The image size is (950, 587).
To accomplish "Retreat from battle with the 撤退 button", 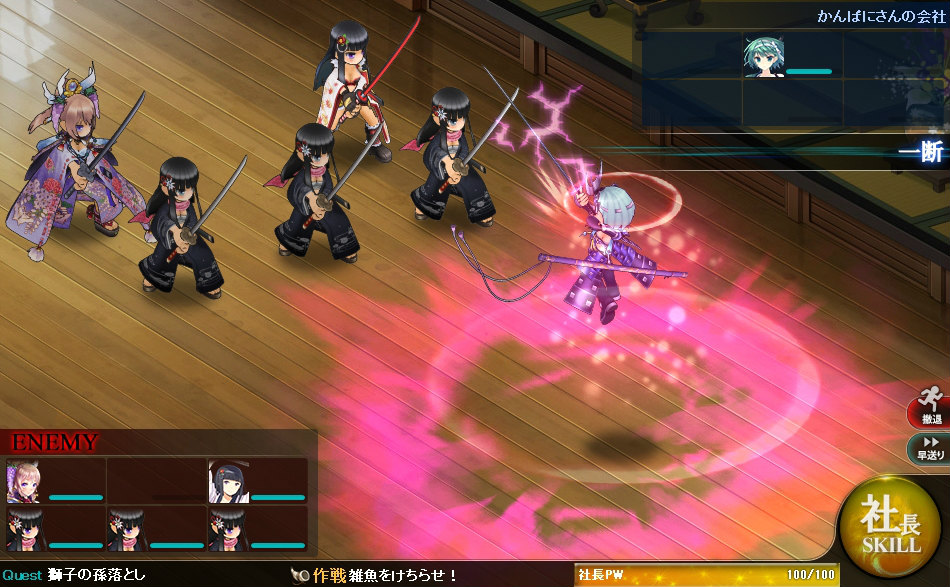I will coord(929,407).
